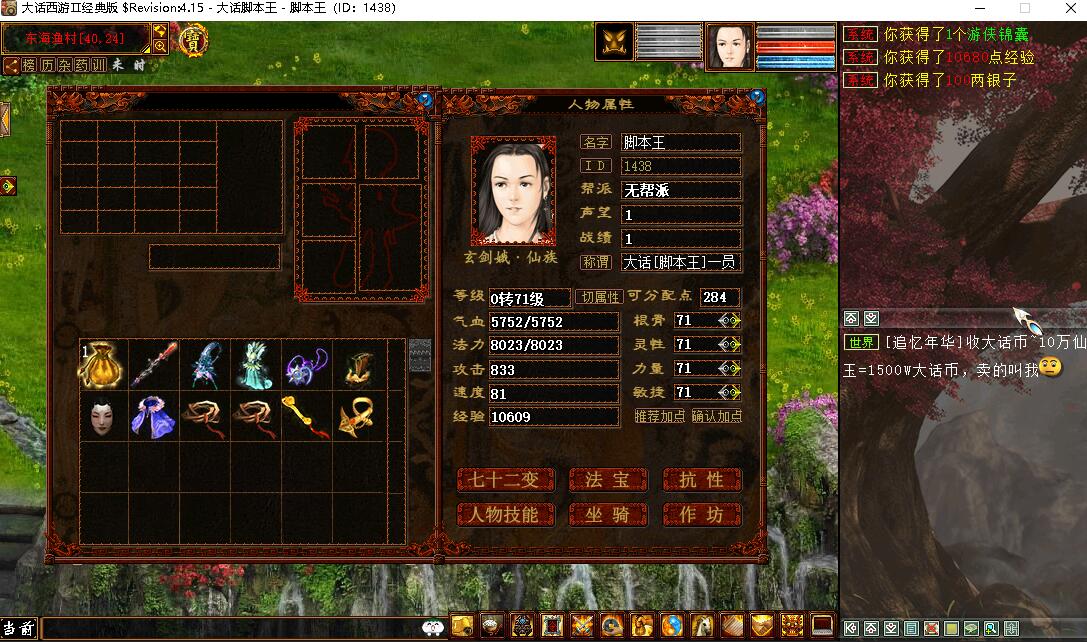Open the 抗性 resistance panel
This screenshot has width=1087, height=642.
[702, 480]
